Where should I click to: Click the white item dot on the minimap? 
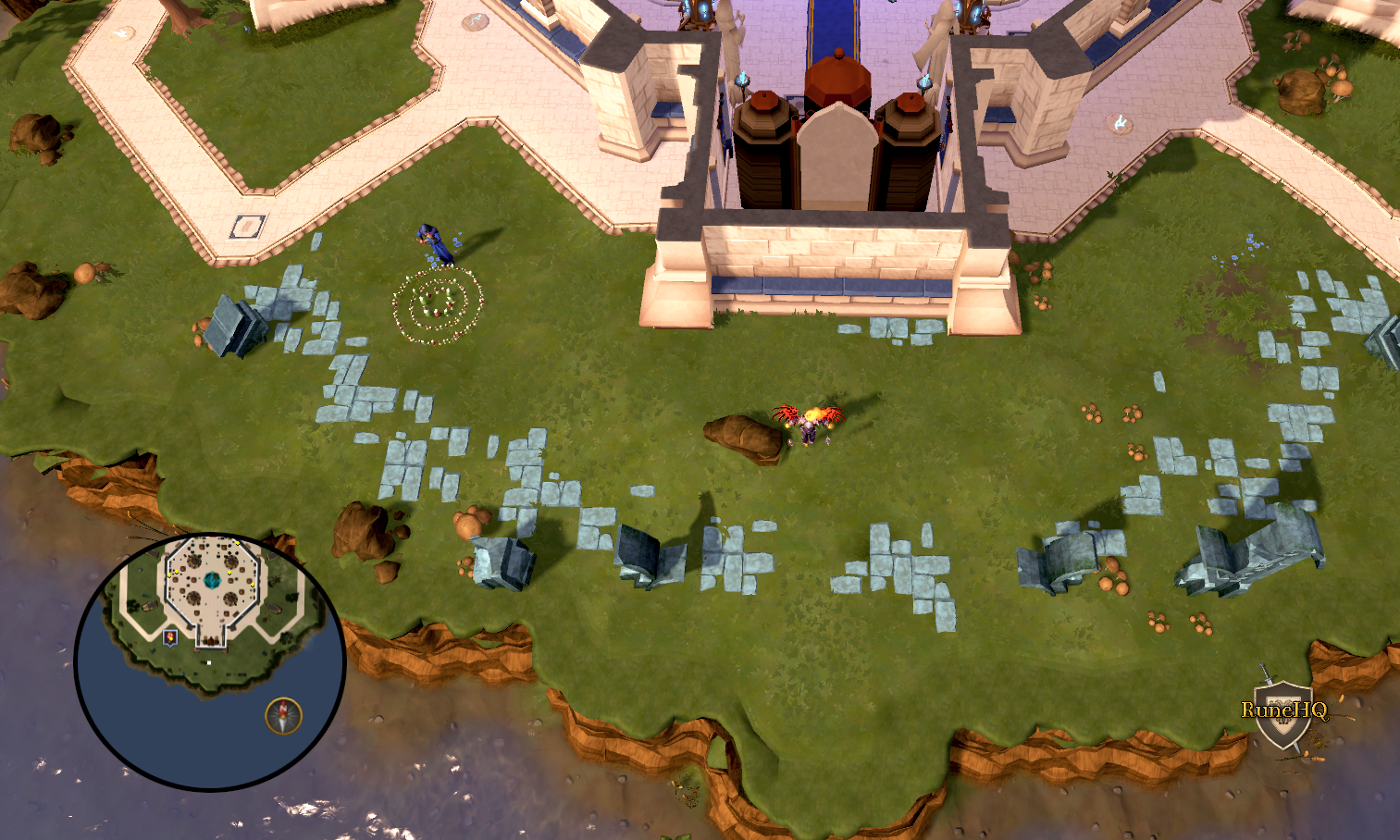pyautogui.click(x=208, y=662)
